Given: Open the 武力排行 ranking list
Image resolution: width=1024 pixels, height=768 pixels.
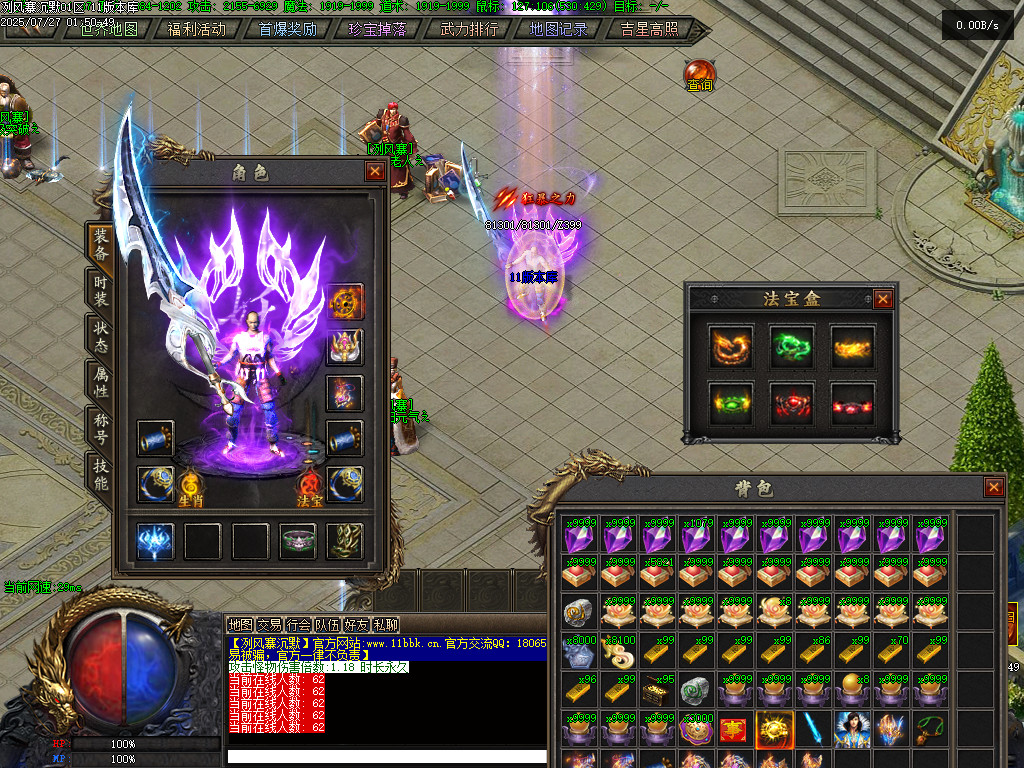Looking at the screenshot, I should [x=469, y=29].
